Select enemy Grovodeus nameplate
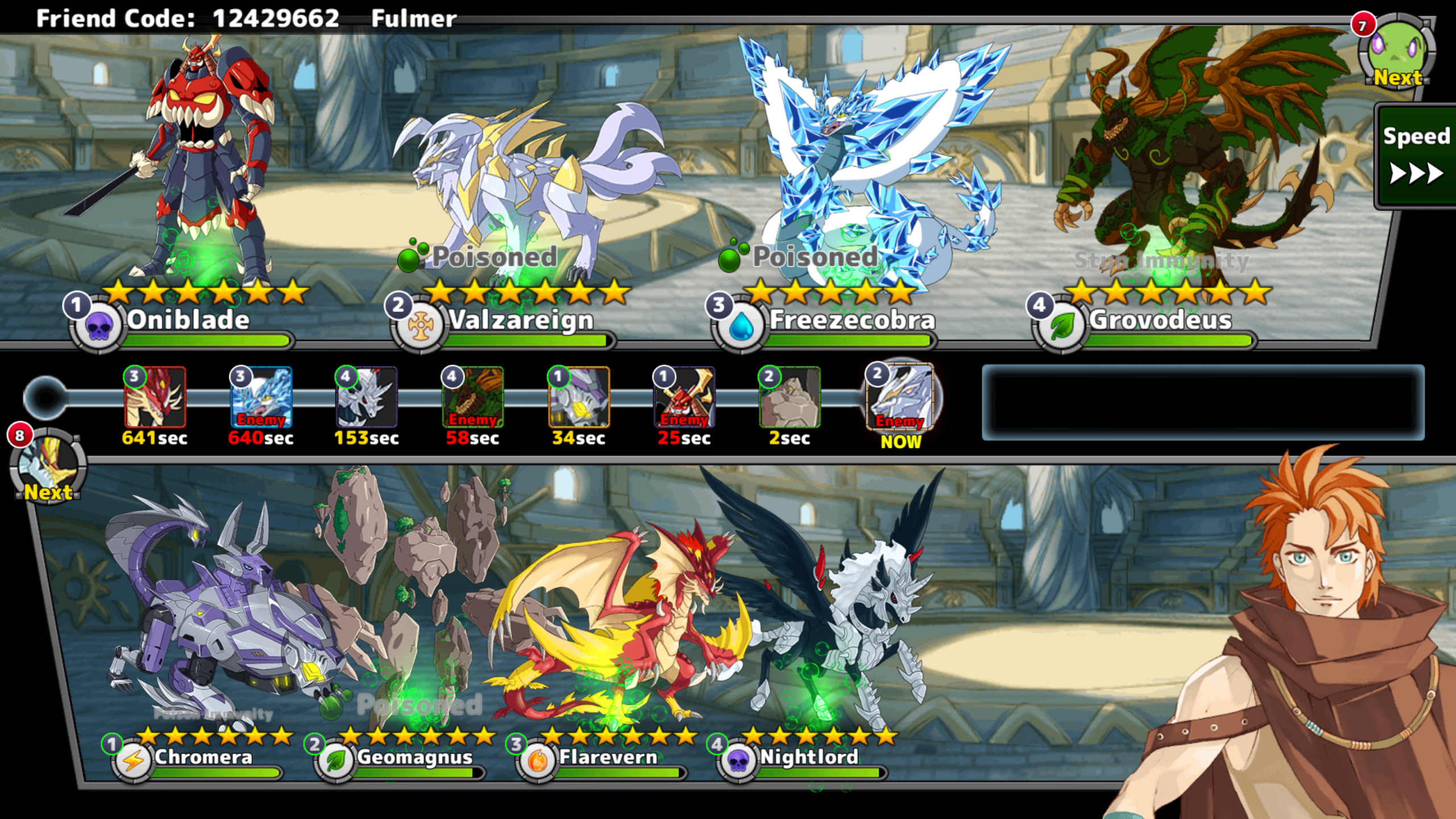Screen dimensions: 1456x819 (1160, 320)
